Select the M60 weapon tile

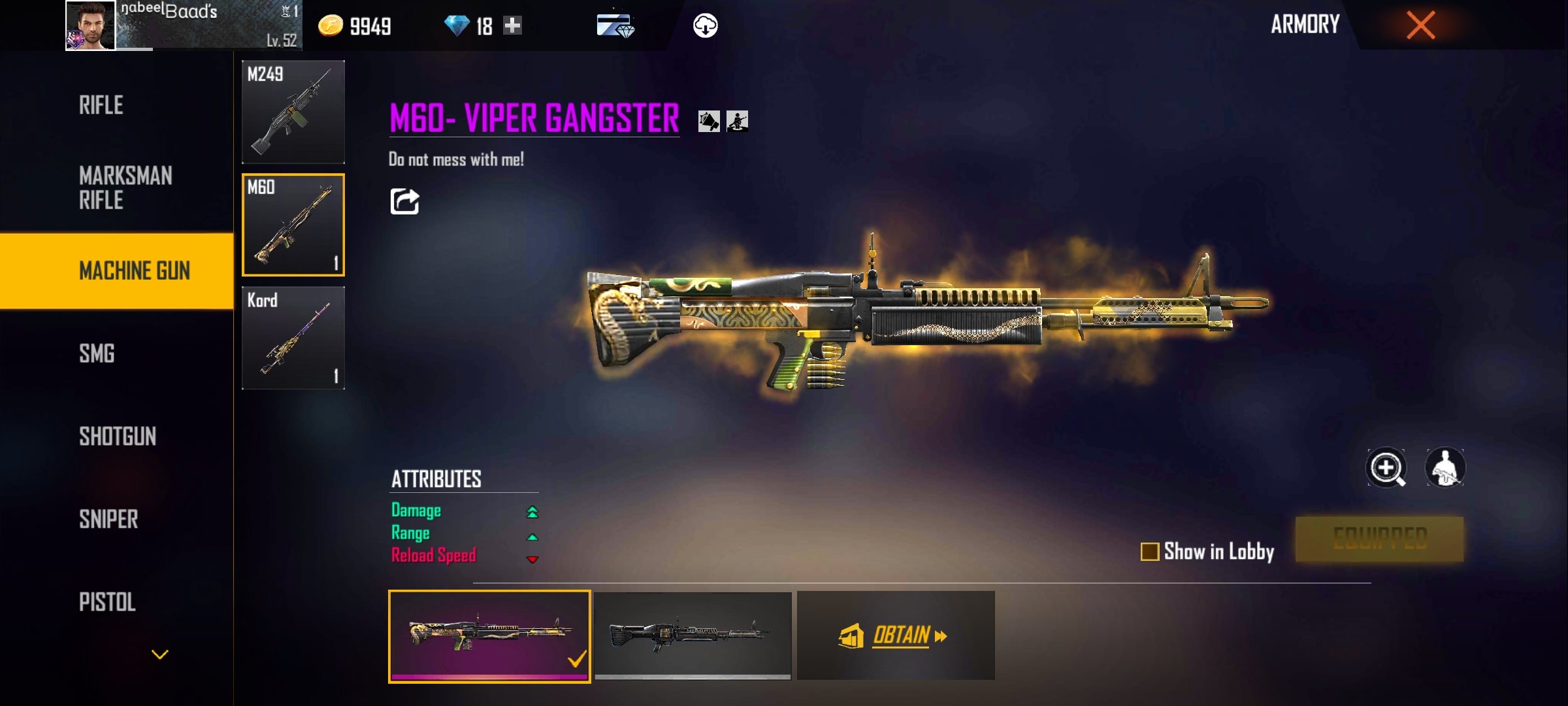click(x=293, y=225)
